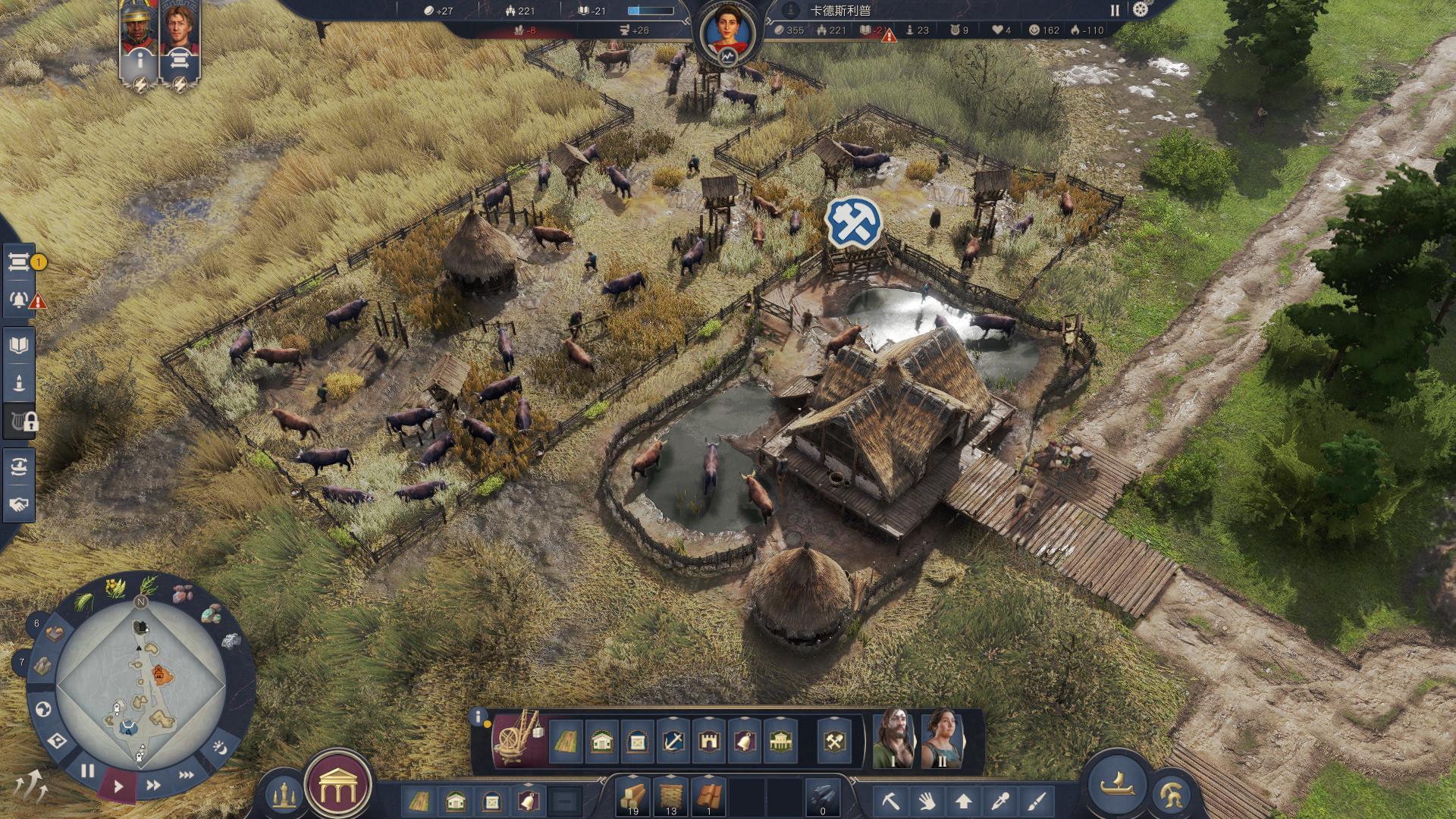The height and width of the screenshot is (819, 1456).
Task: Choose the castle fortification category
Action: (709, 741)
